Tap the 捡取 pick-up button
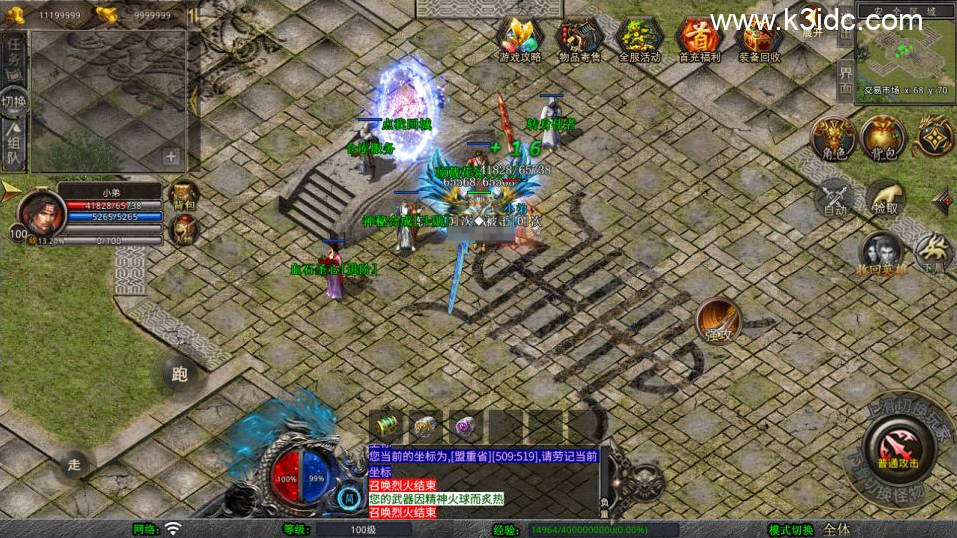Viewport: 957px width, 538px height. coord(885,197)
